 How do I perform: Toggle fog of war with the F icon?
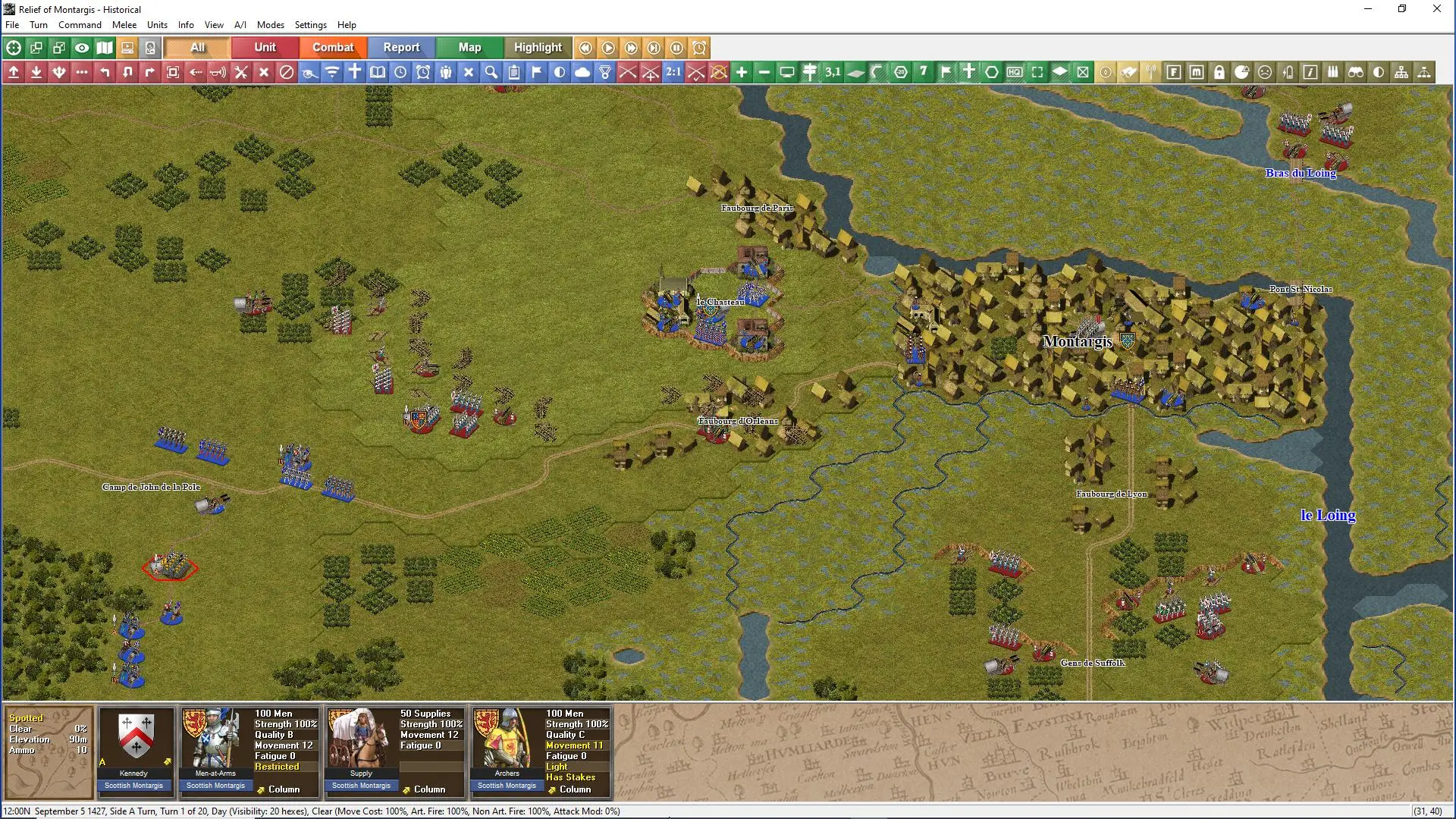pos(1174,72)
